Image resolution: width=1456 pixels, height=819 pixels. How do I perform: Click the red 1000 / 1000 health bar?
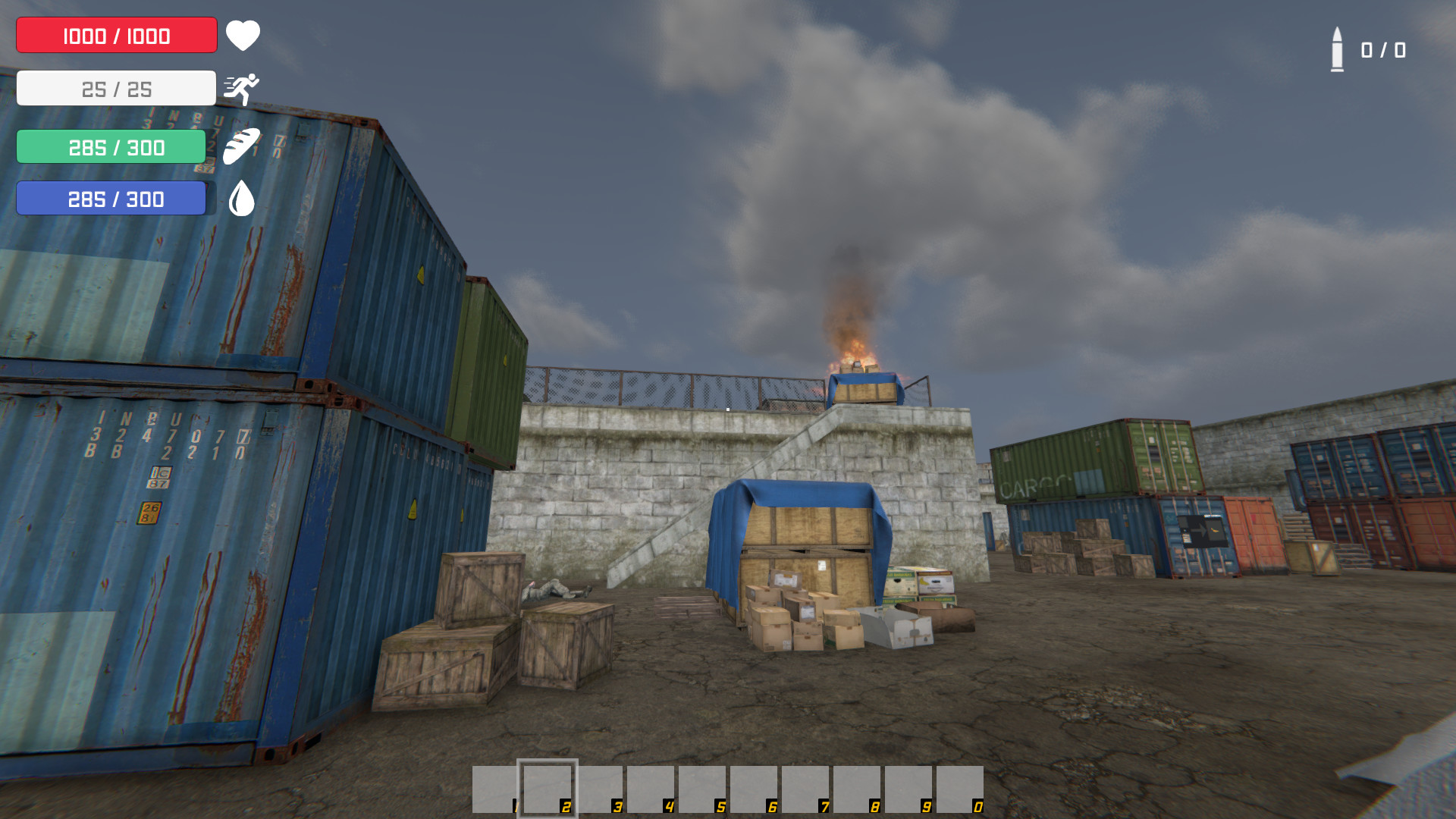click(115, 34)
